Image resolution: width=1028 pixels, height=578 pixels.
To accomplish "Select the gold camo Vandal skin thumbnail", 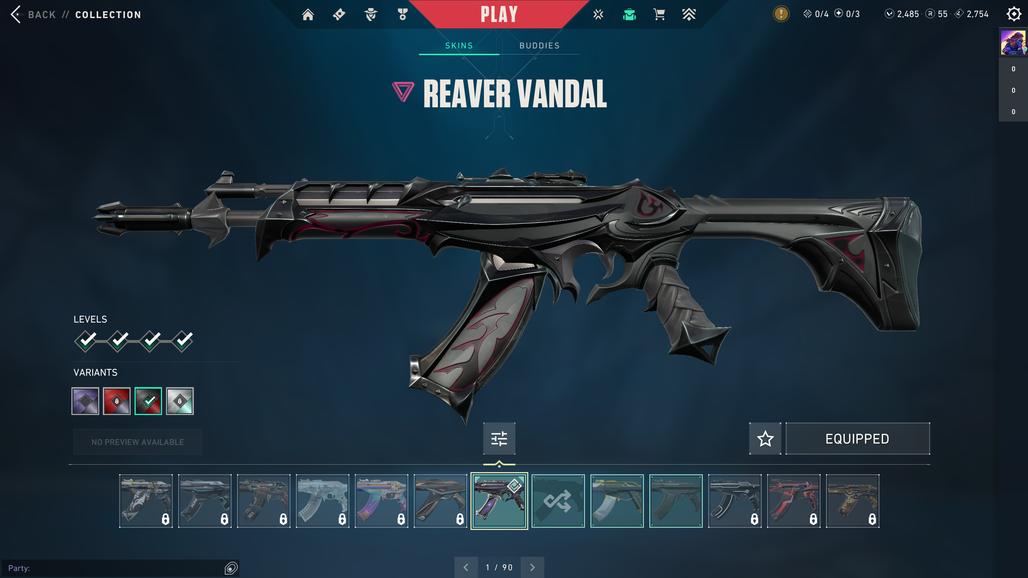I will [x=853, y=501].
